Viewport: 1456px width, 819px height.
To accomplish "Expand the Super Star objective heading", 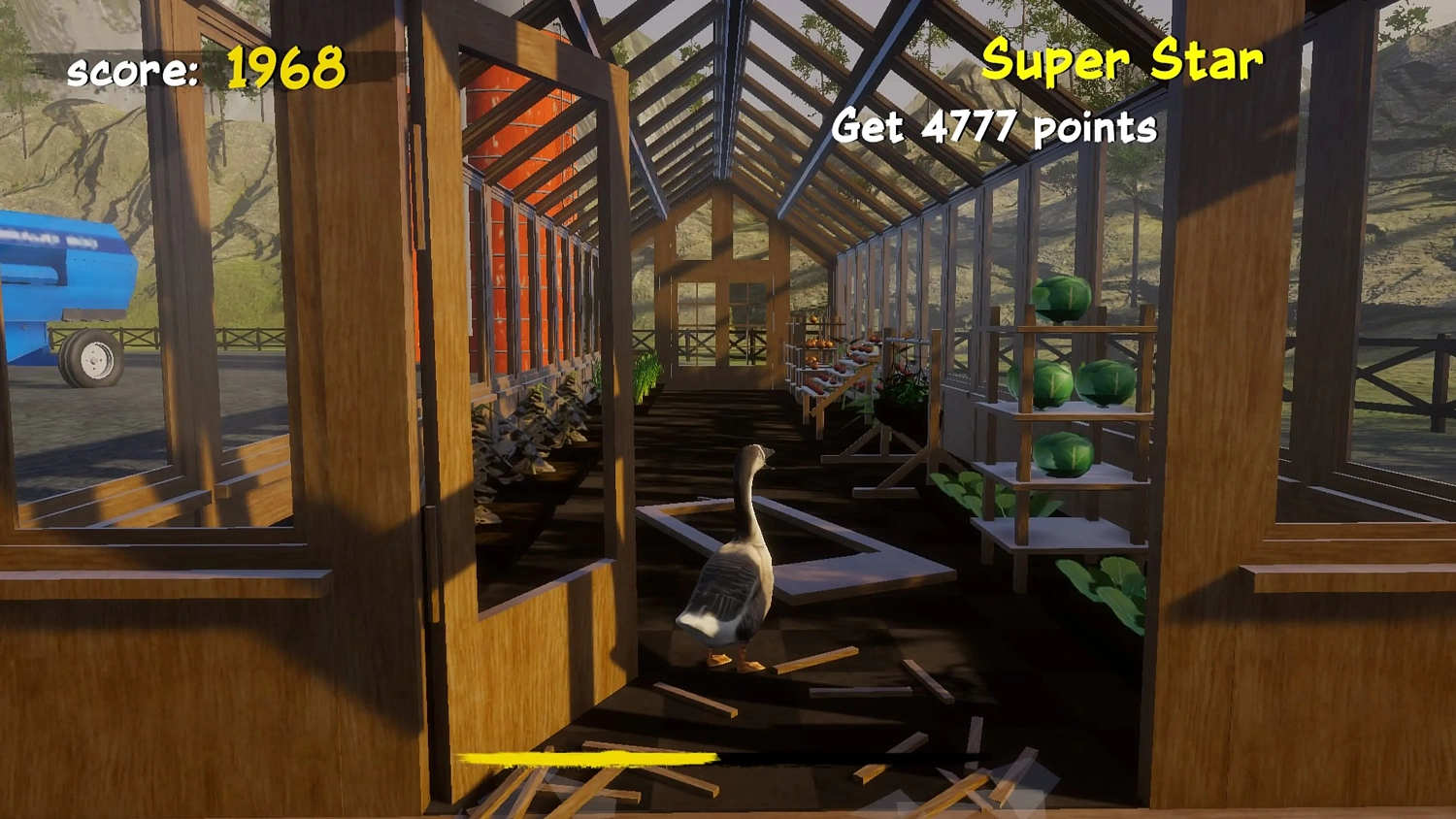I will click(x=1121, y=60).
